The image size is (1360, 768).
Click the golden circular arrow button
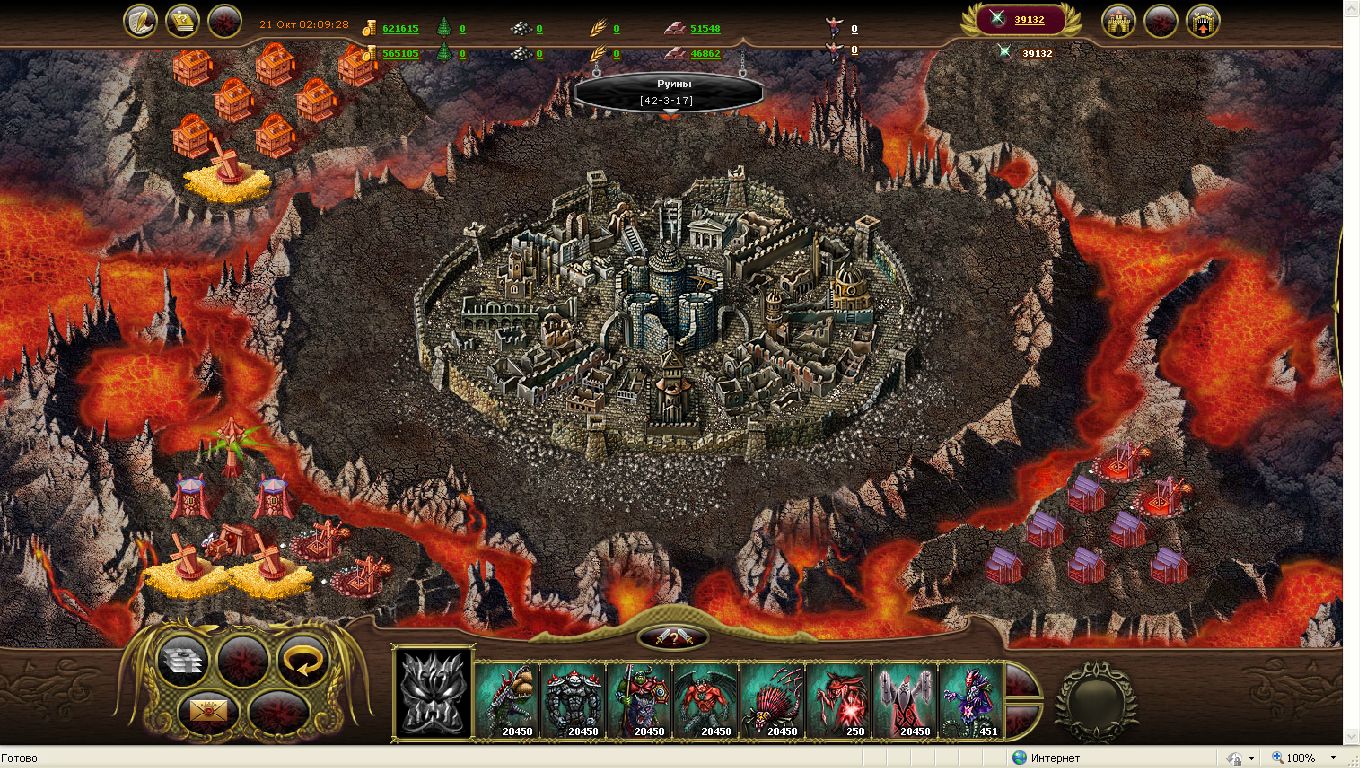pos(303,660)
